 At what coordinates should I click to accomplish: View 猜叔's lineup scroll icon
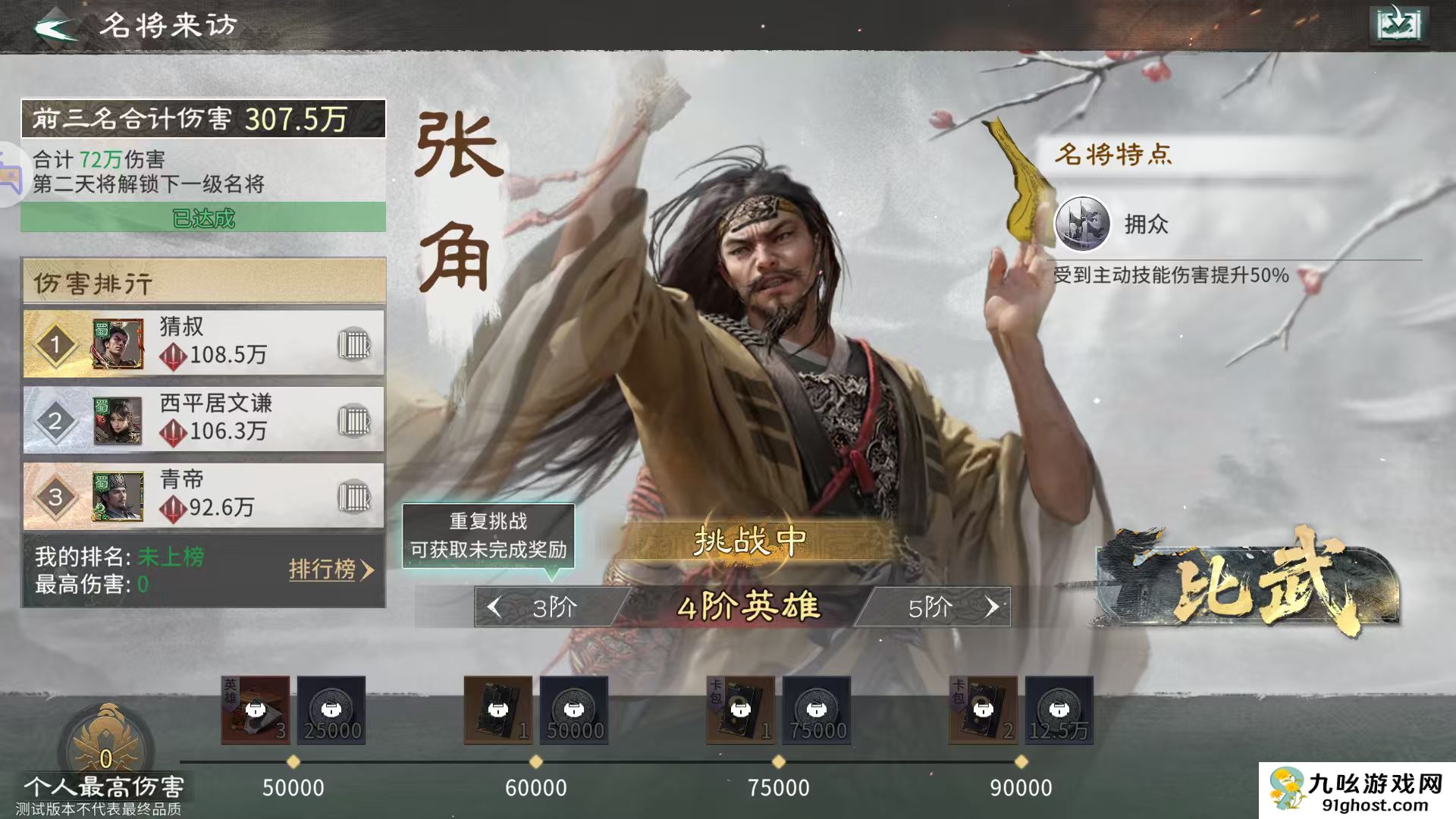(x=356, y=343)
